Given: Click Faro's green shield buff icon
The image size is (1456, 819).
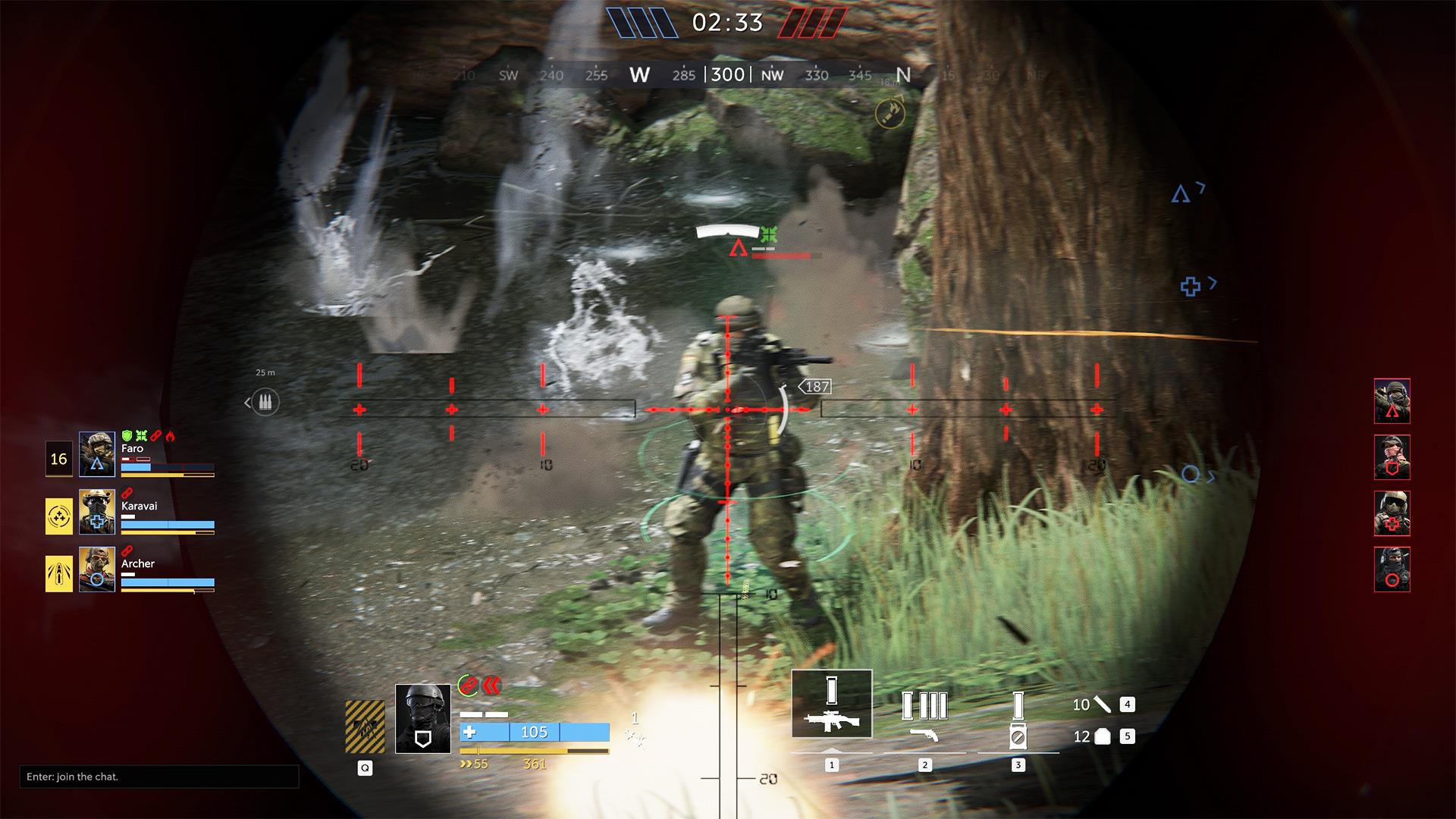Looking at the screenshot, I should (x=125, y=435).
